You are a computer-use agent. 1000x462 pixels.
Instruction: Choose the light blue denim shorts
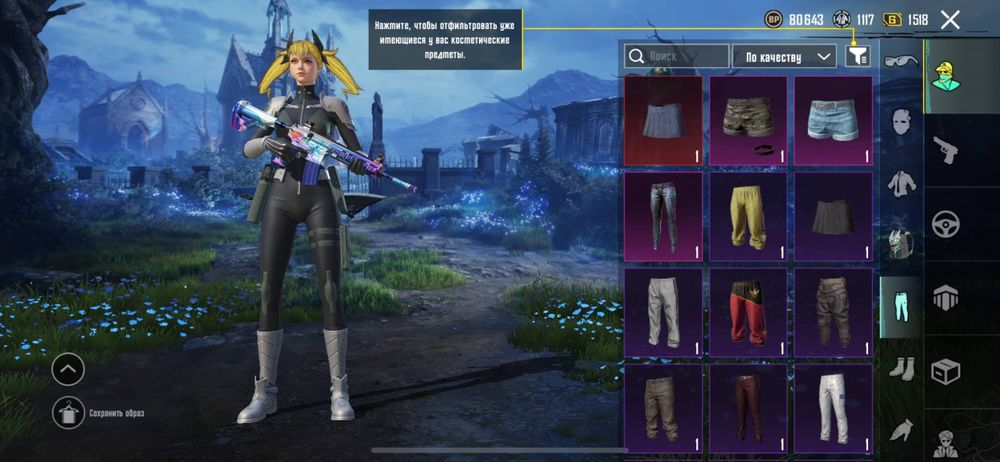[x=834, y=121]
